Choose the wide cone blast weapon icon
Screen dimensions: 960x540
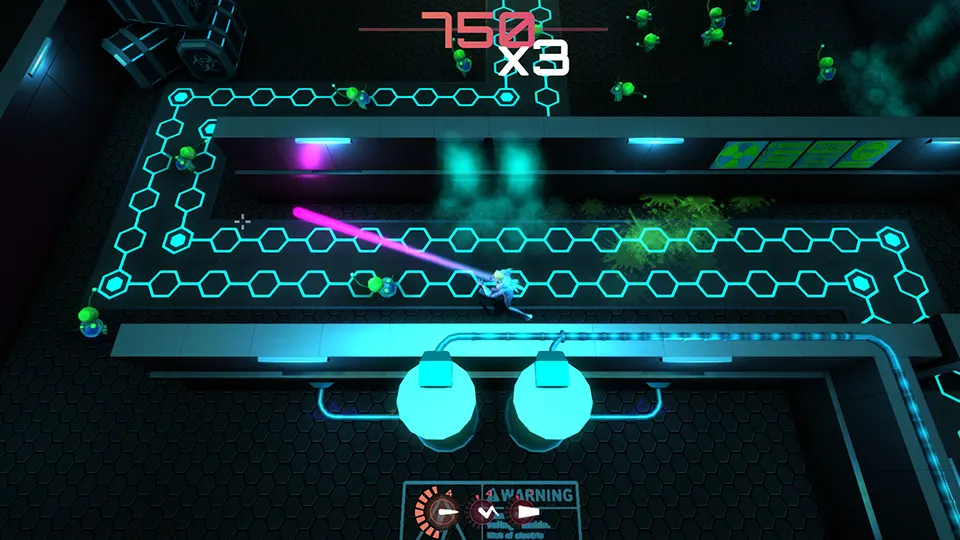[x=524, y=513]
